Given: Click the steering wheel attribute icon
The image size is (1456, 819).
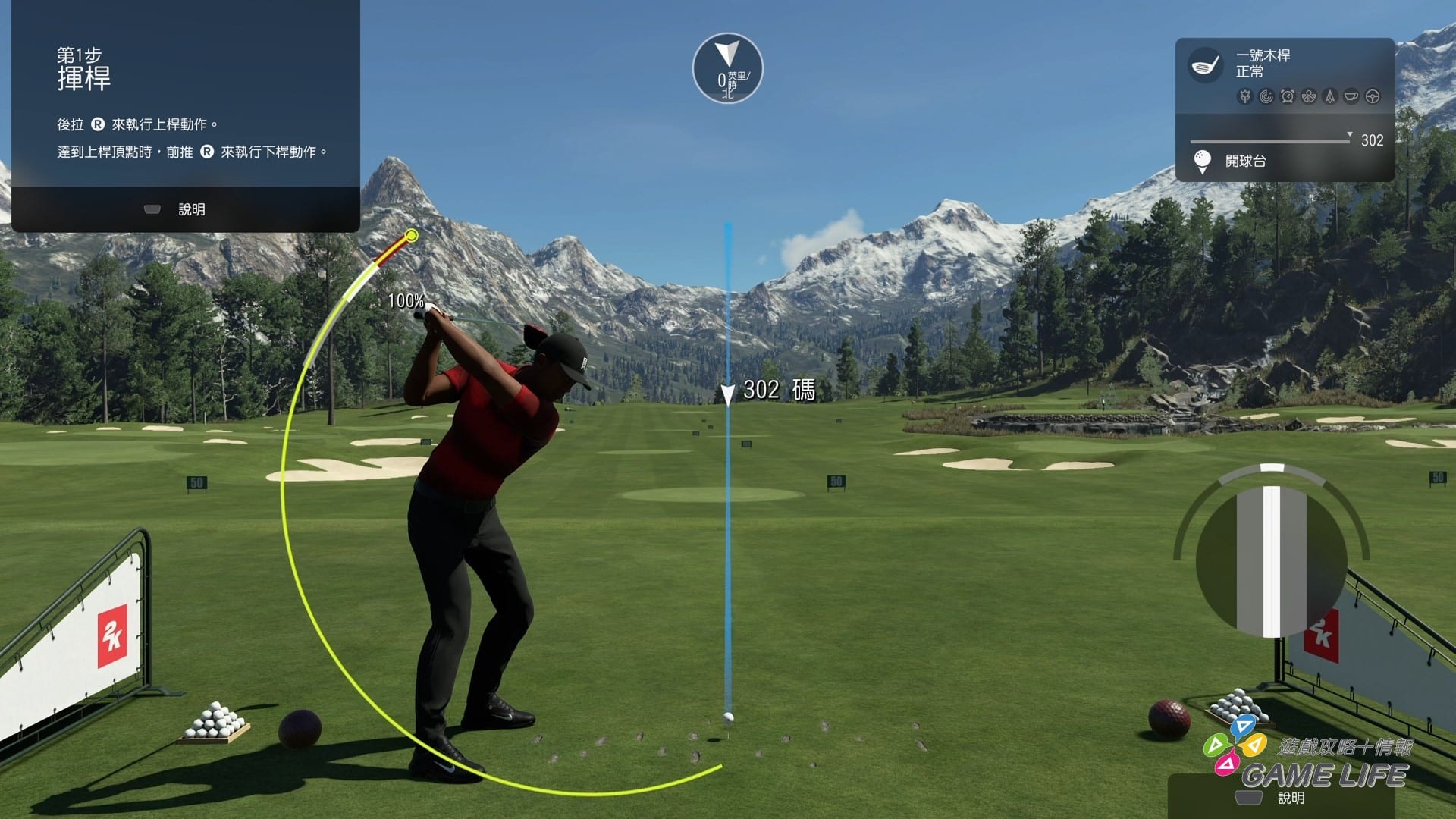Looking at the screenshot, I should (1372, 96).
